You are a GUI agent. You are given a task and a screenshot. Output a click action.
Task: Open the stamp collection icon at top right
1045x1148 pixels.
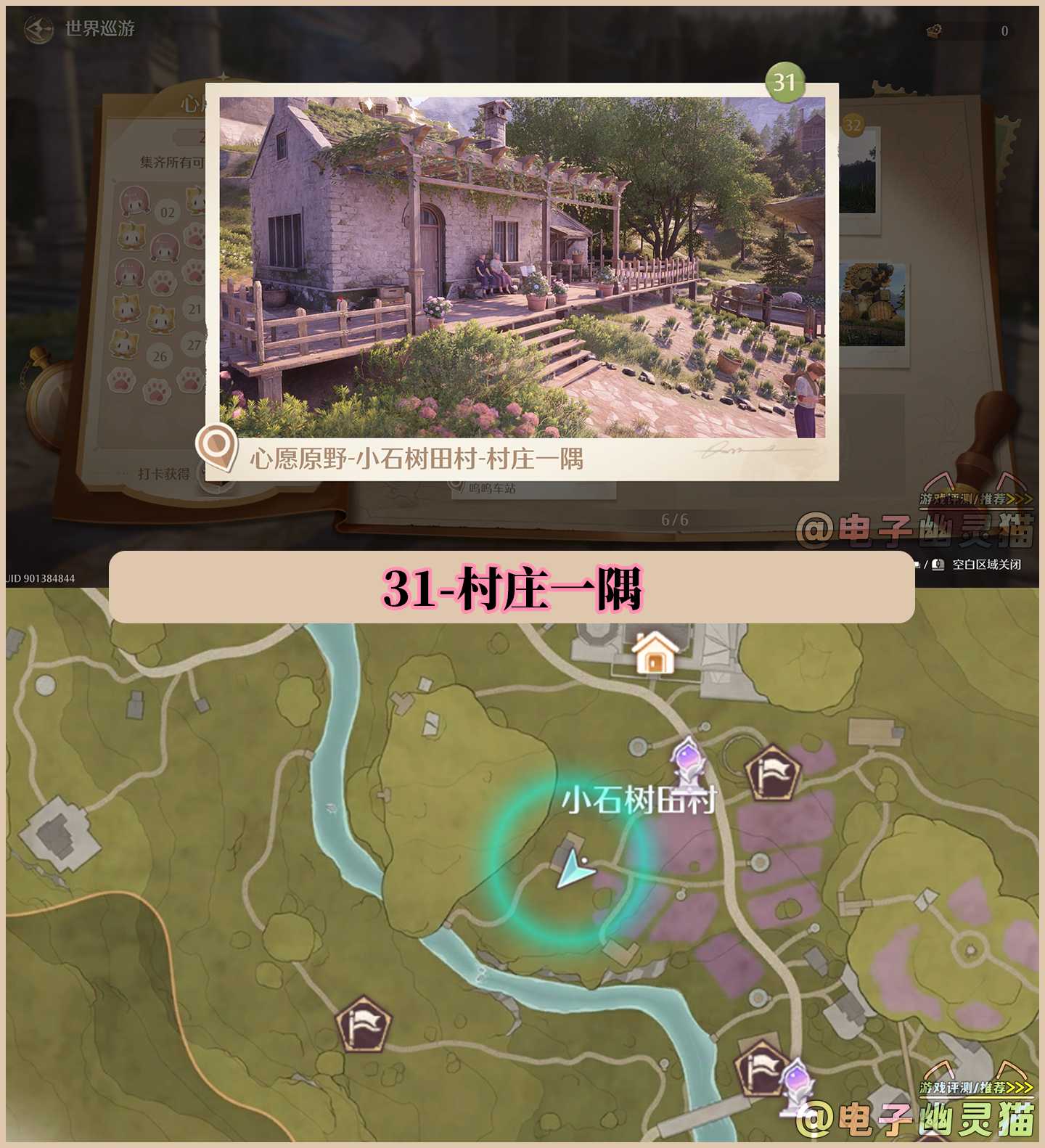pyautogui.click(x=935, y=30)
